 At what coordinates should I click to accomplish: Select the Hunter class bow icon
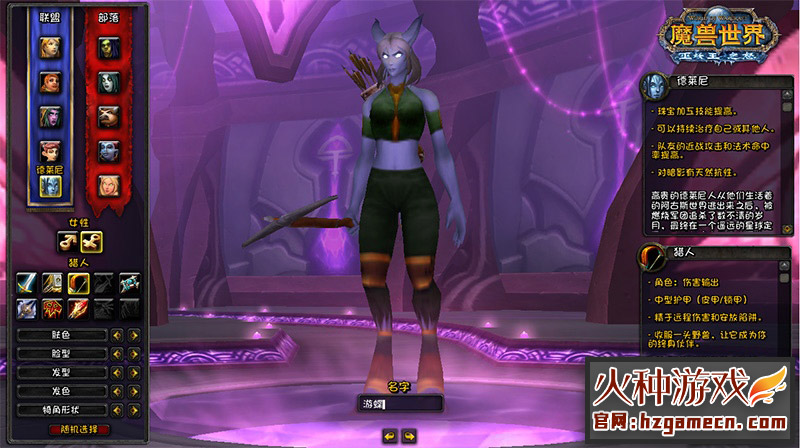(79, 283)
